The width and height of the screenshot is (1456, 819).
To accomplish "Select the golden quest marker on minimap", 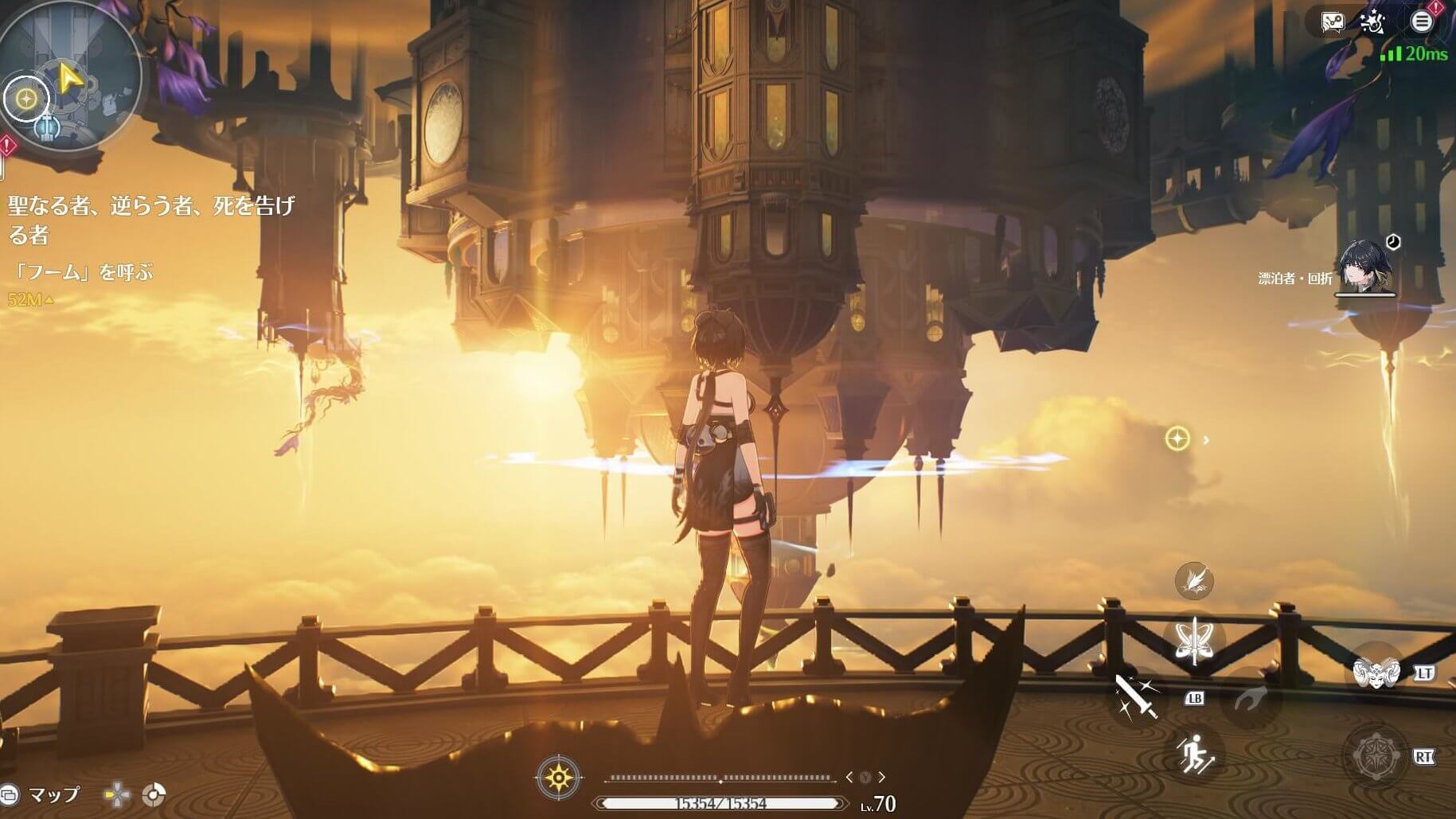I will tap(26, 99).
